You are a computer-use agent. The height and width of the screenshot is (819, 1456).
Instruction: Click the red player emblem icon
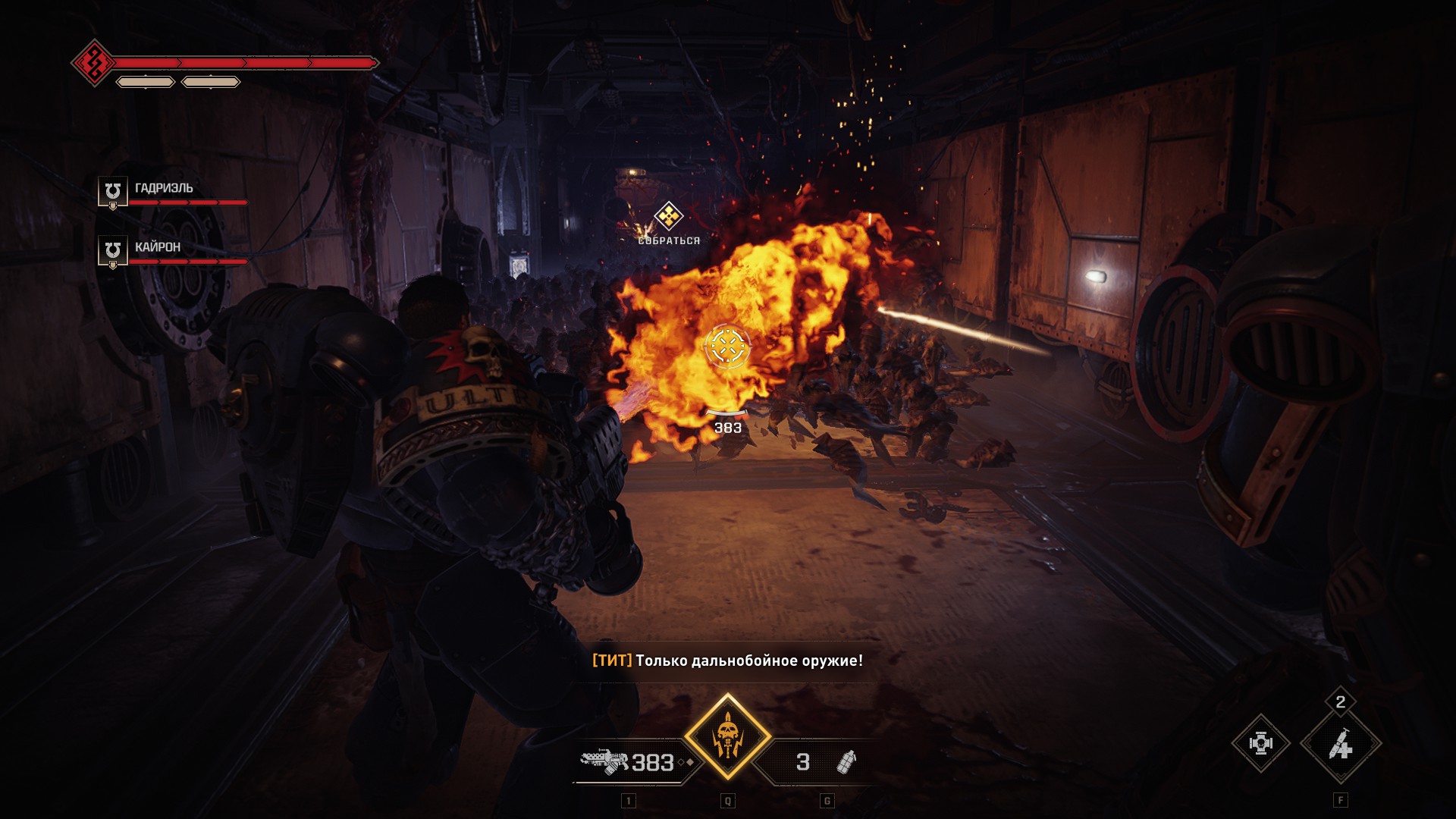[x=93, y=63]
